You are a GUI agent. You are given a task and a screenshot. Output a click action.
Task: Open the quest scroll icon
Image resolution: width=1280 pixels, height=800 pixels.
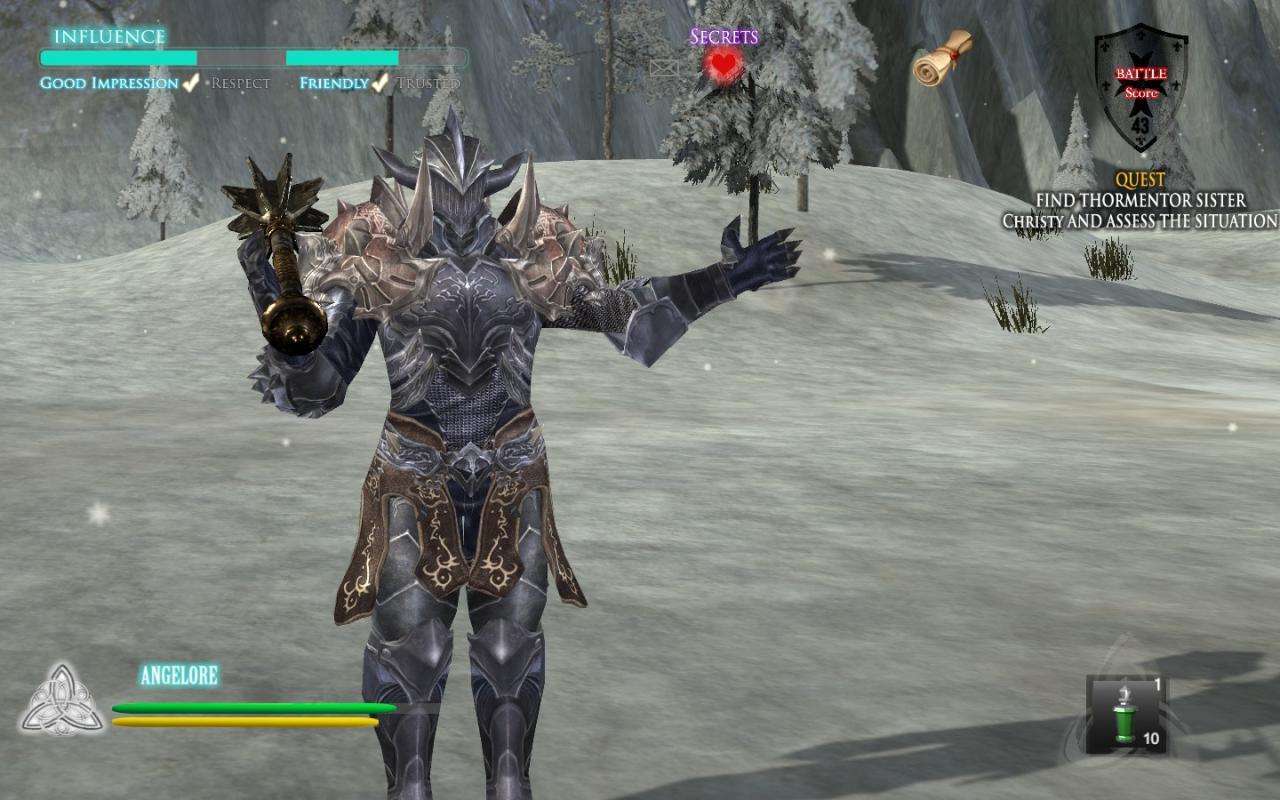click(x=943, y=58)
